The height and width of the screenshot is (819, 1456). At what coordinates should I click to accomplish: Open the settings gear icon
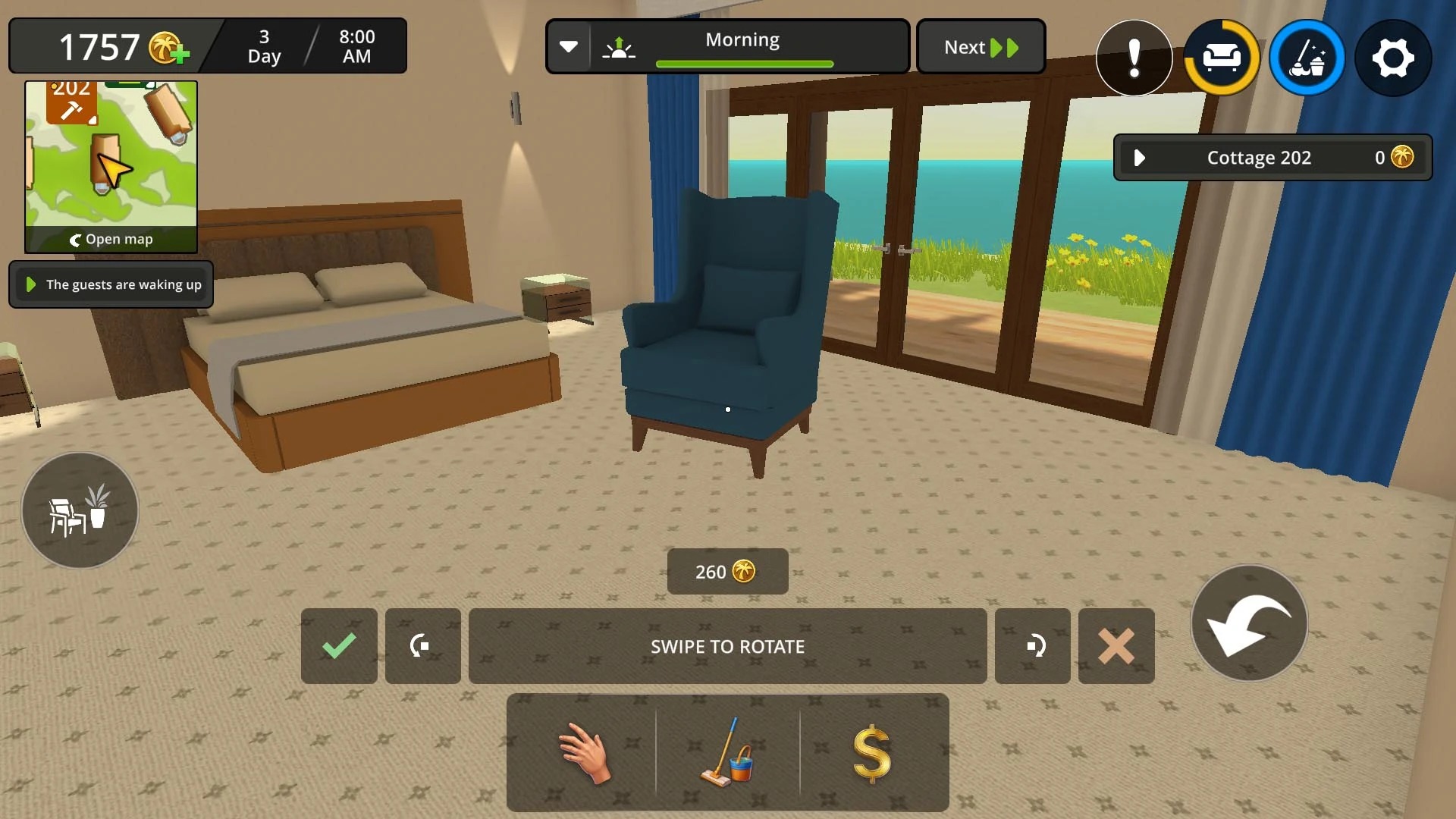coord(1394,58)
